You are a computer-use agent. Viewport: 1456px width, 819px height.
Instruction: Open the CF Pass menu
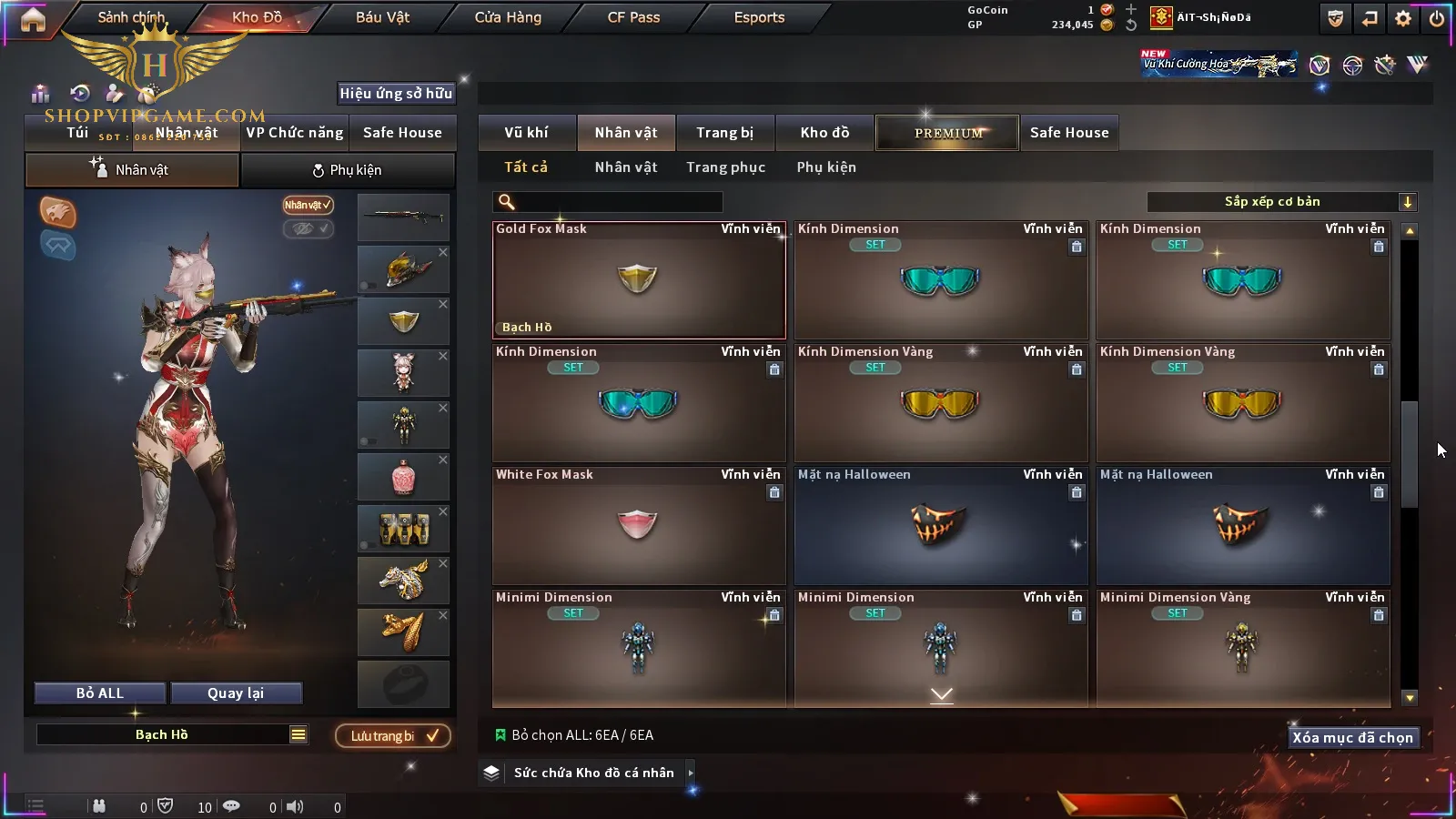pyautogui.click(x=633, y=17)
